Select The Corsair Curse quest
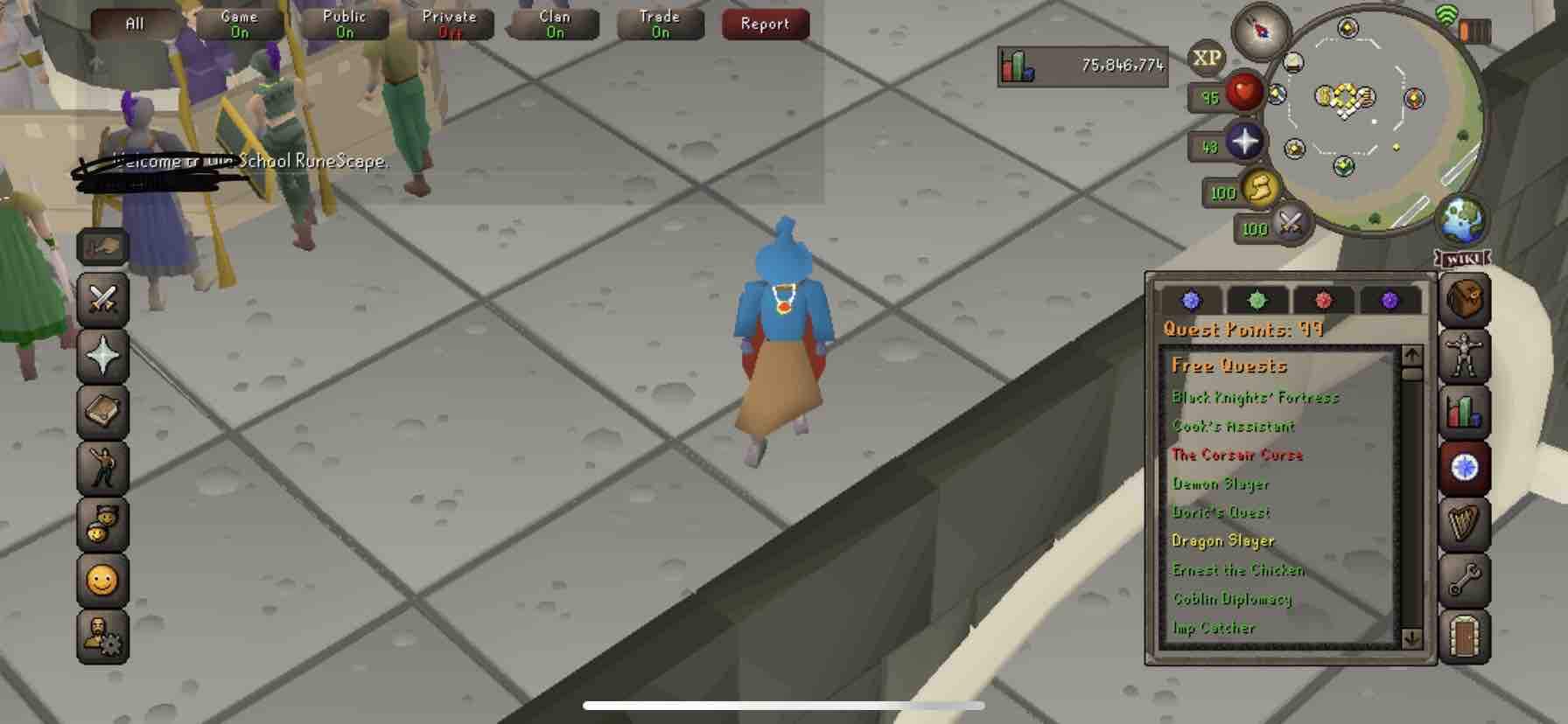The height and width of the screenshot is (724, 1568). [1237, 455]
